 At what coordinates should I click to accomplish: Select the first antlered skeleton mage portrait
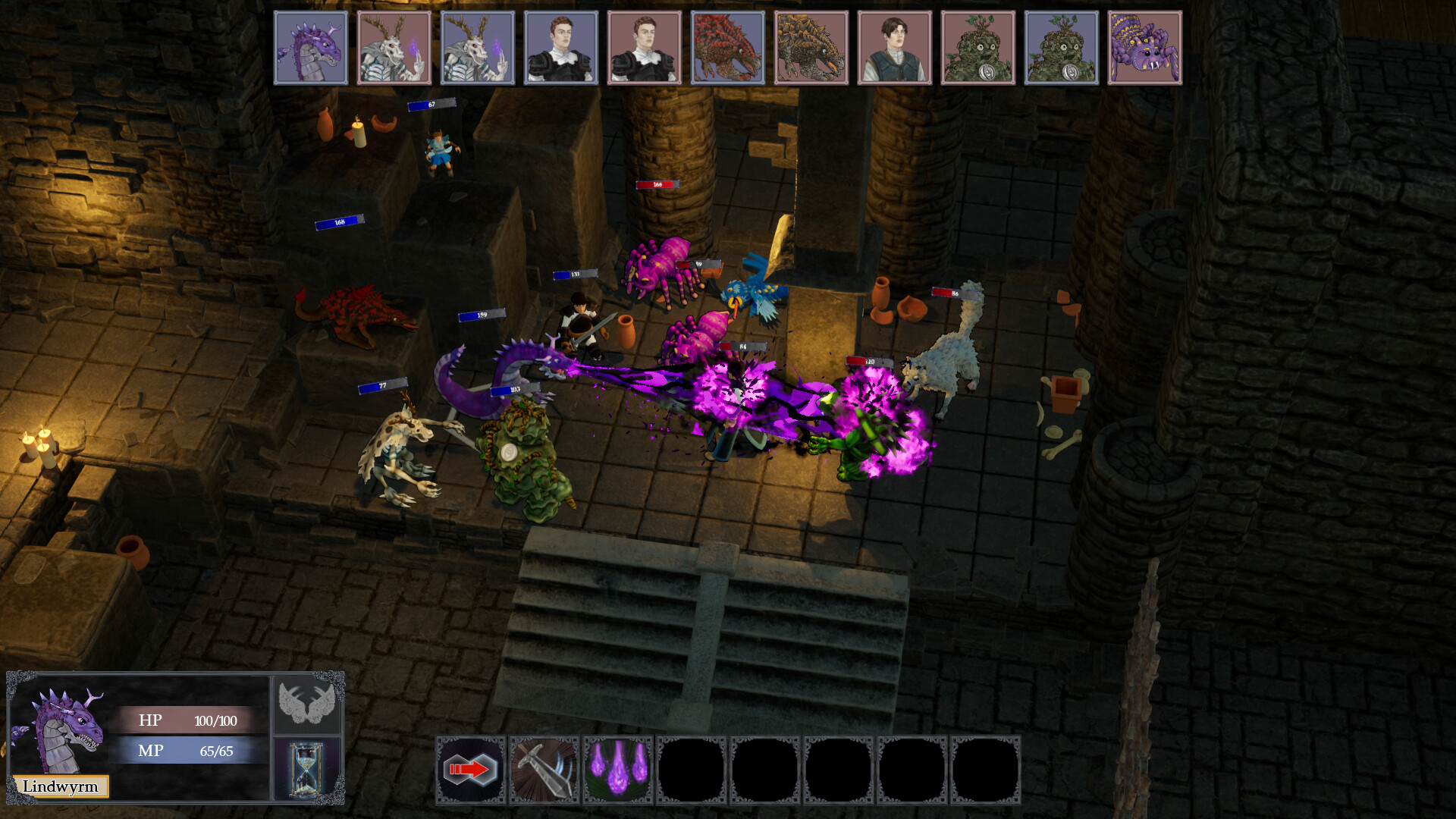tap(394, 47)
